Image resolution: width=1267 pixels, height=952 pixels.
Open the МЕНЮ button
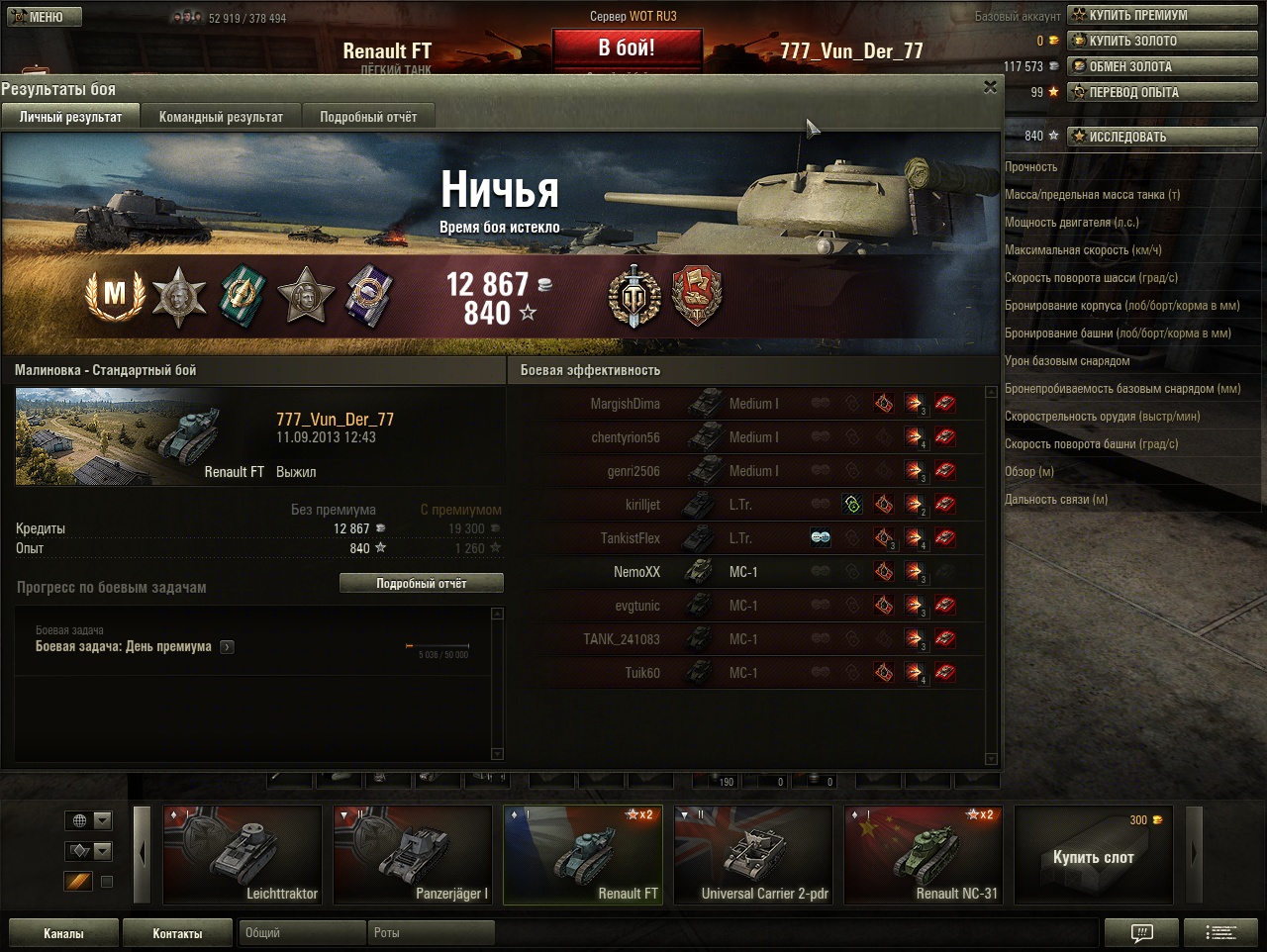(x=44, y=17)
